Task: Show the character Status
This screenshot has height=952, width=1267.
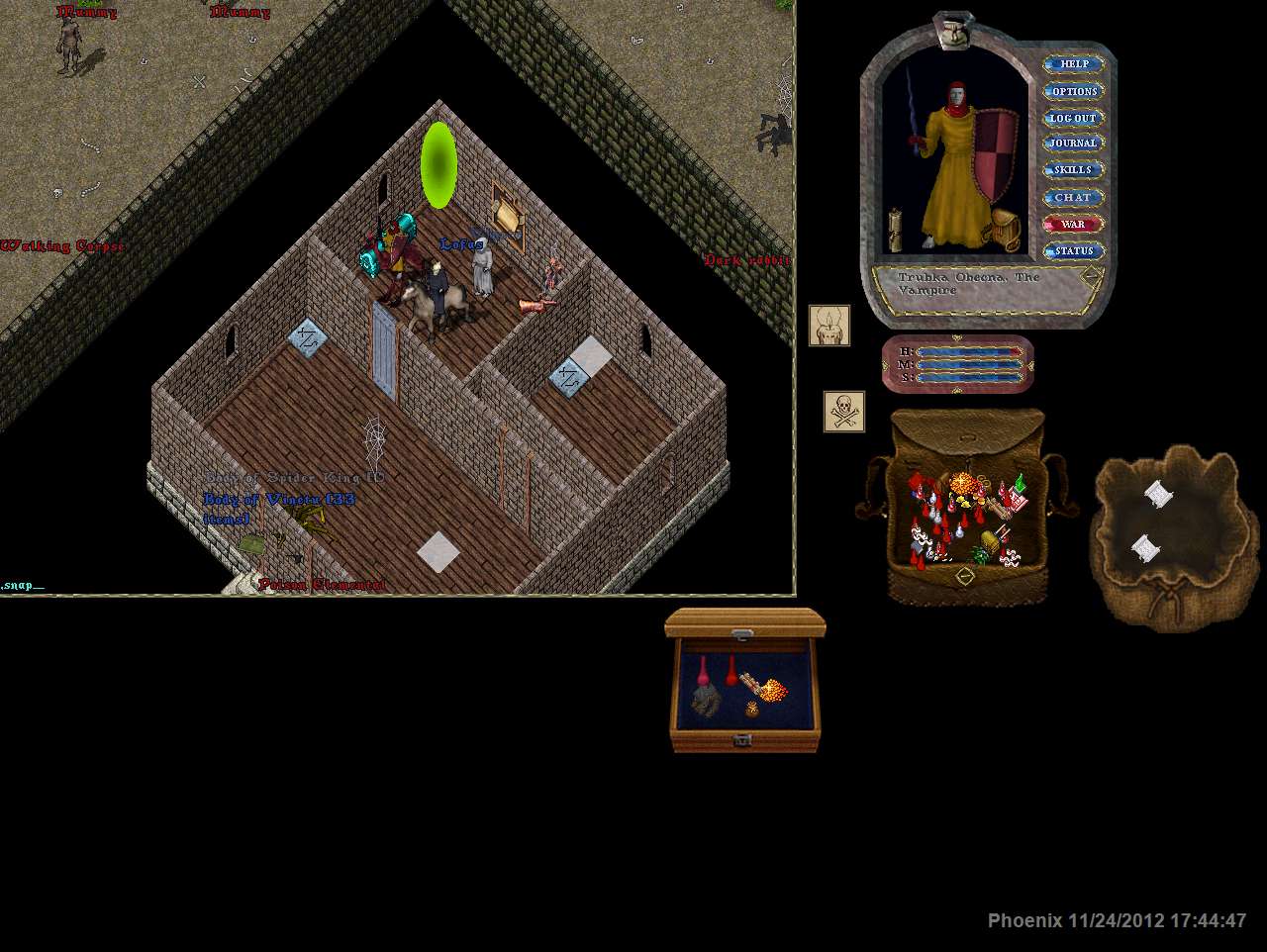Action: coord(1074,251)
